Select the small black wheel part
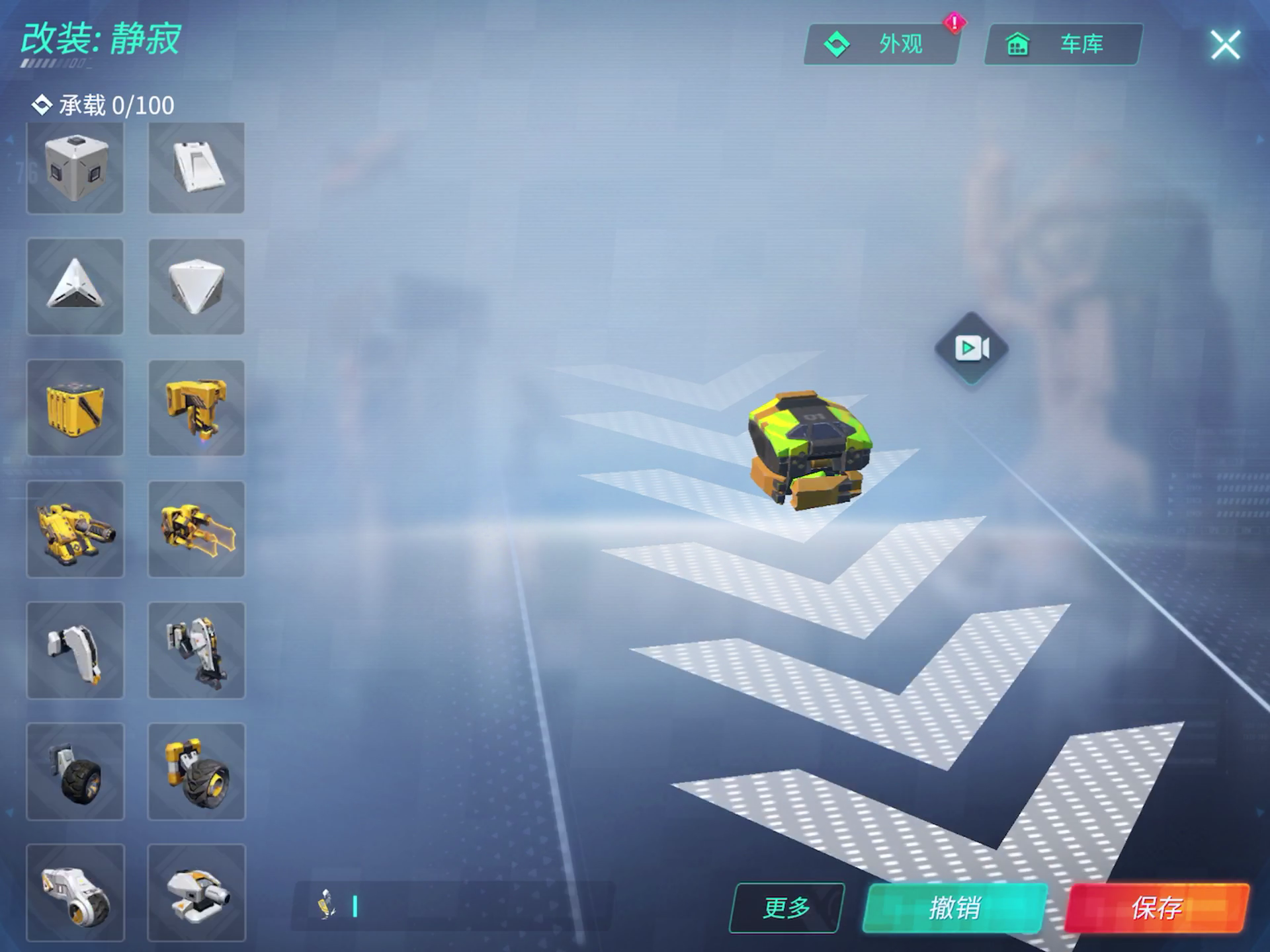The image size is (1270, 952). (x=75, y=772)
